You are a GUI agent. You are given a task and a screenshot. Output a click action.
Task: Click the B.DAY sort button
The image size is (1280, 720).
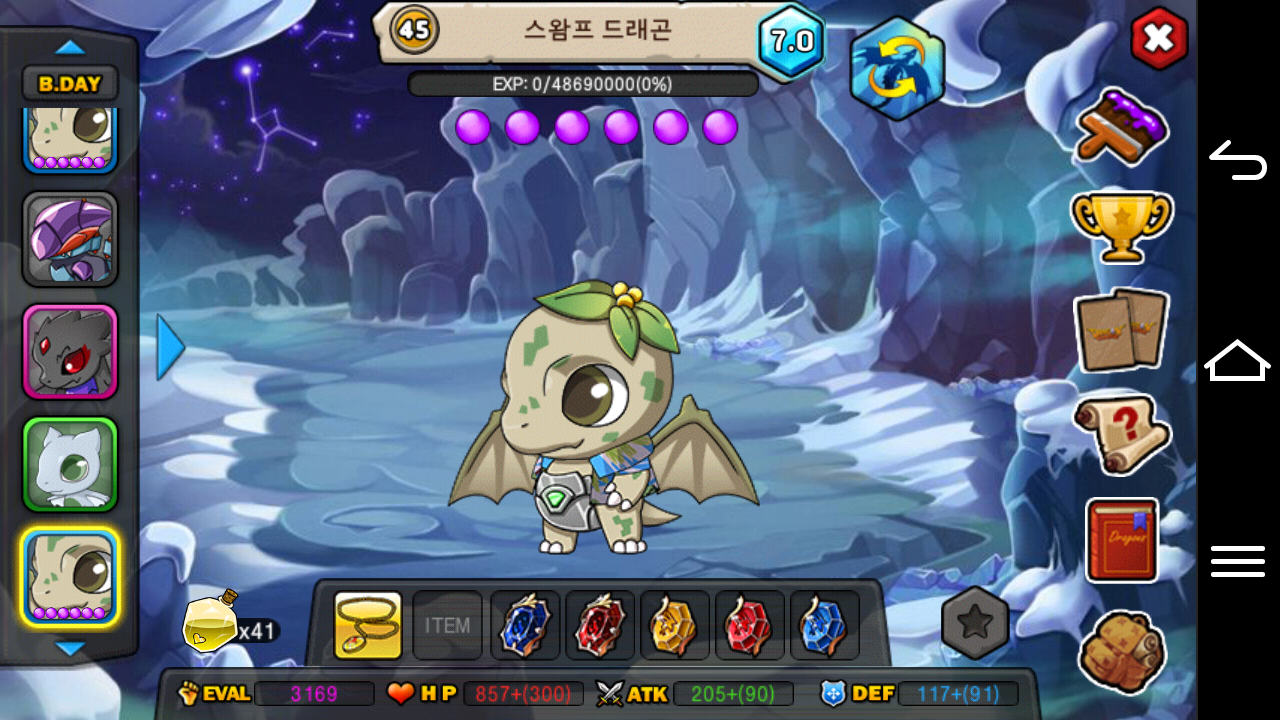(70, 84)
